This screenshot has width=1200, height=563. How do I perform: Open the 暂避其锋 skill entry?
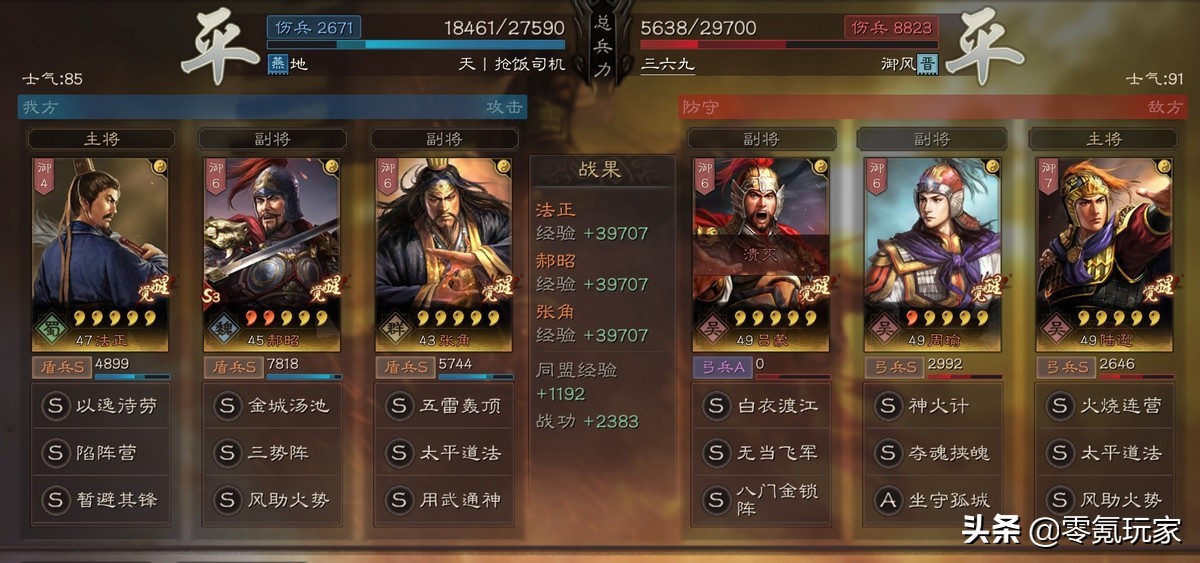click(x=101, y=499)
